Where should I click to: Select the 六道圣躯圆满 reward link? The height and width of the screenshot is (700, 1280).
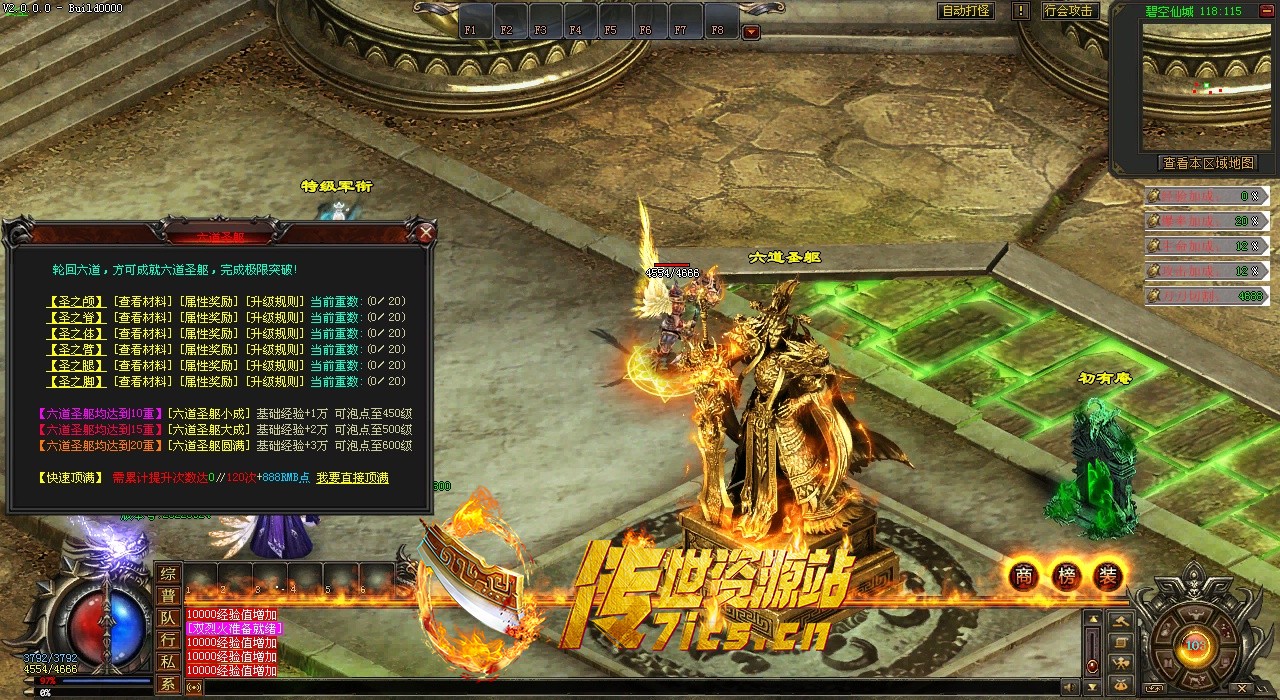pyautogui.click(x=208, y=446)
